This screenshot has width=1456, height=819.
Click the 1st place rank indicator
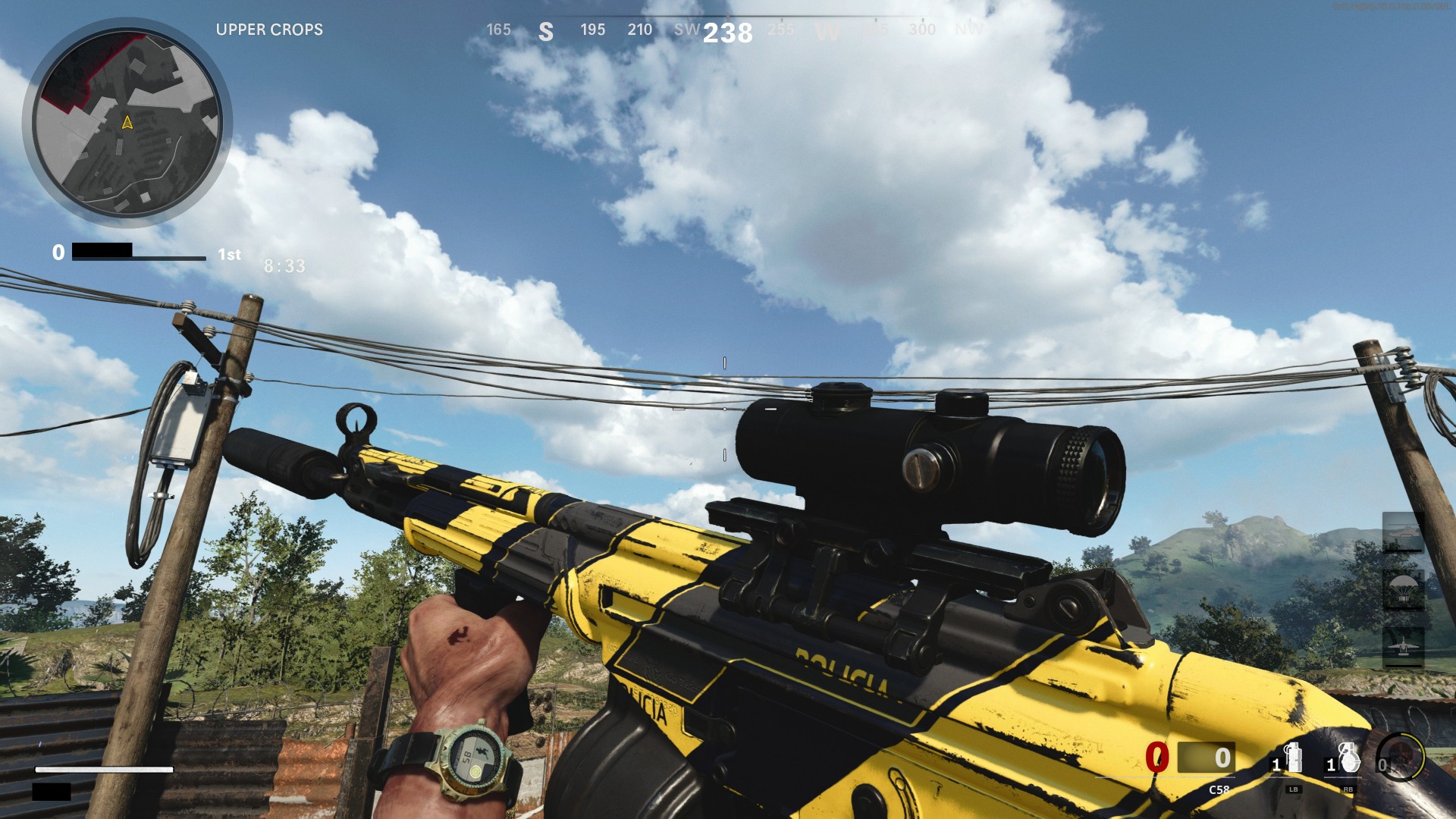[x=228, y=255]
